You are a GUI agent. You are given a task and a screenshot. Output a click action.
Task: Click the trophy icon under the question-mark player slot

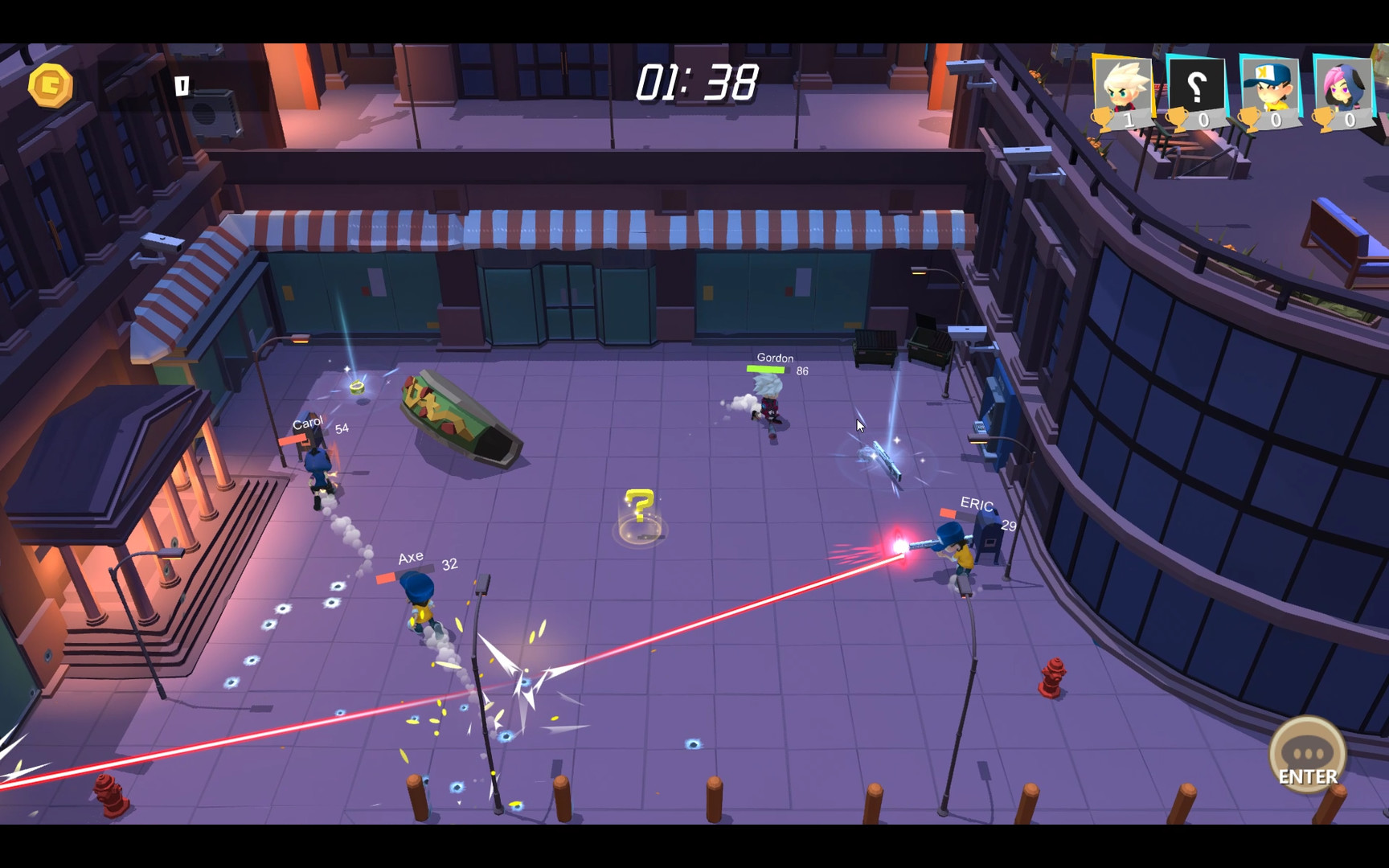click(x=1178, y=119)
